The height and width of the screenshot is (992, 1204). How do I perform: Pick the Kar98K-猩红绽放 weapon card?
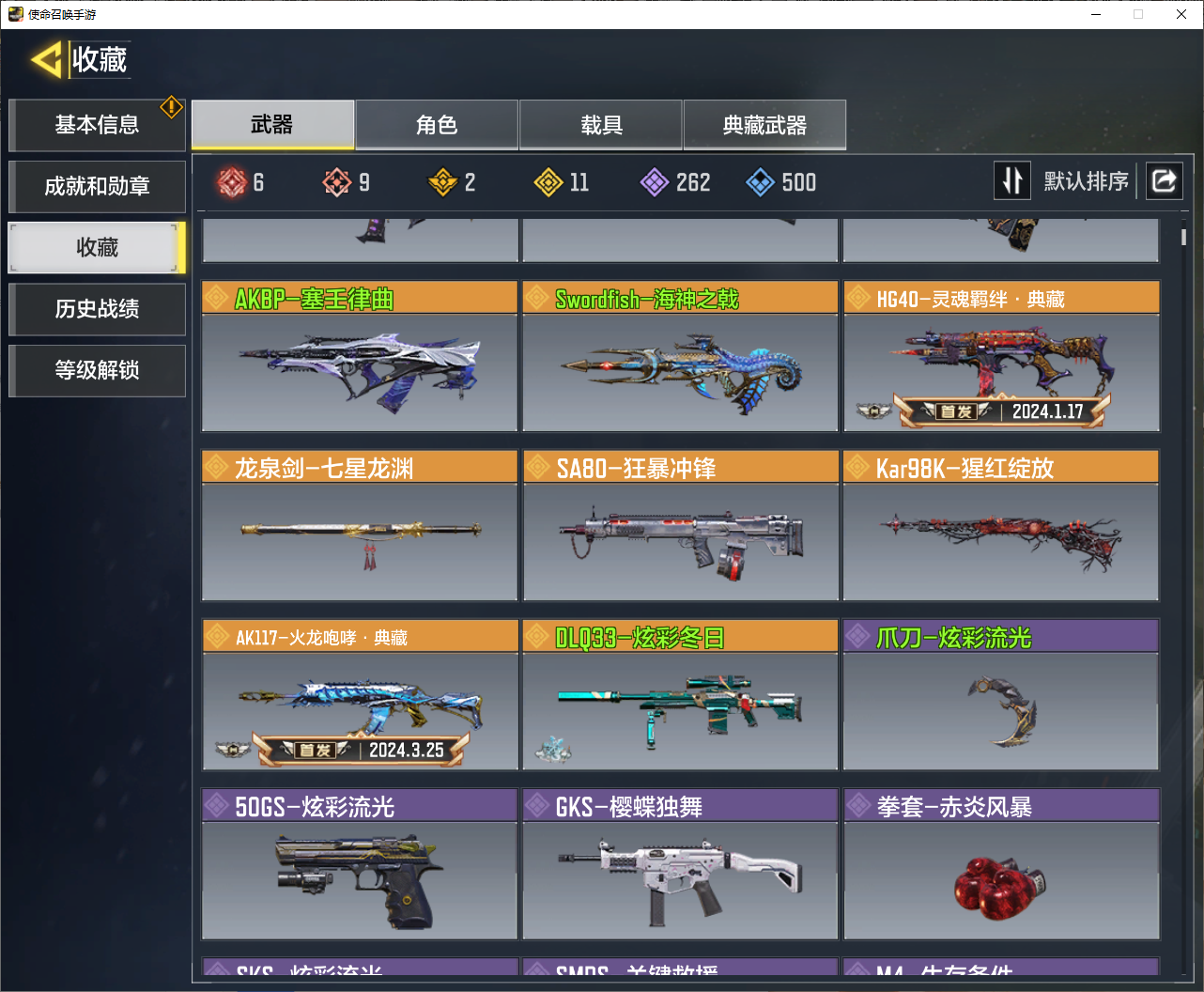click(x=1001, y=526)
